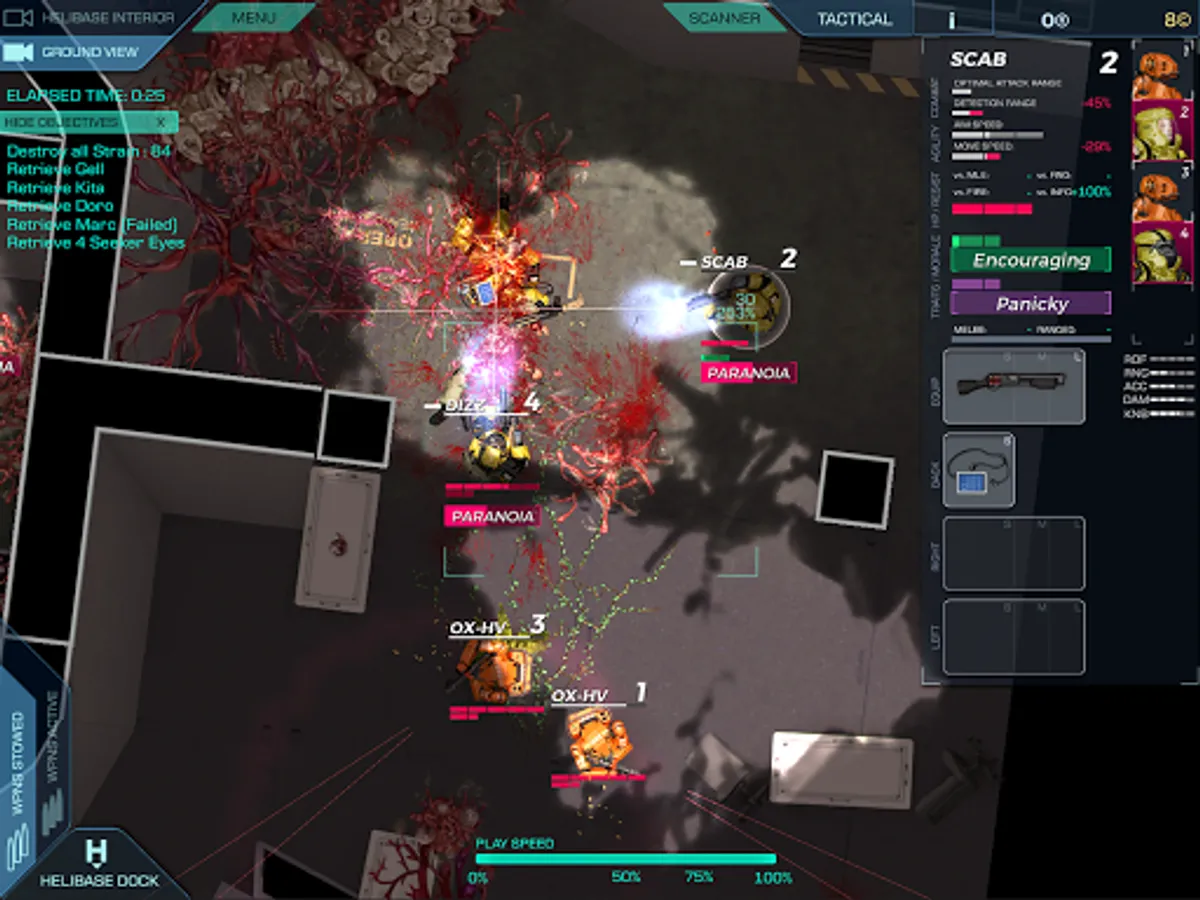Click the Panicky trait label
The width and height of the screenshot is (1200, 900).
[x=1030, y=304]
